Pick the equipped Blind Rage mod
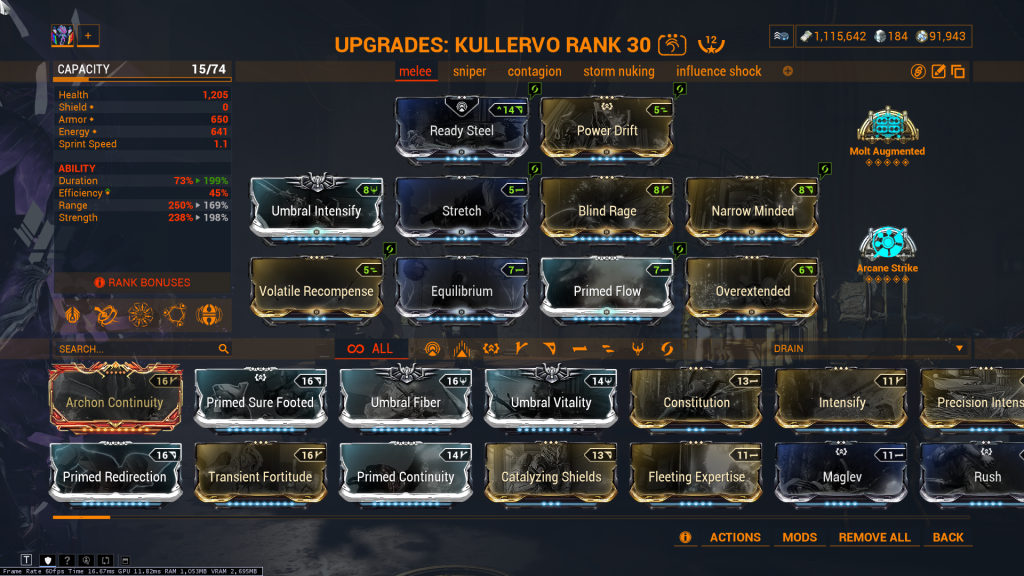Screen dimensions: 1024x576 [x=607, y=209]
